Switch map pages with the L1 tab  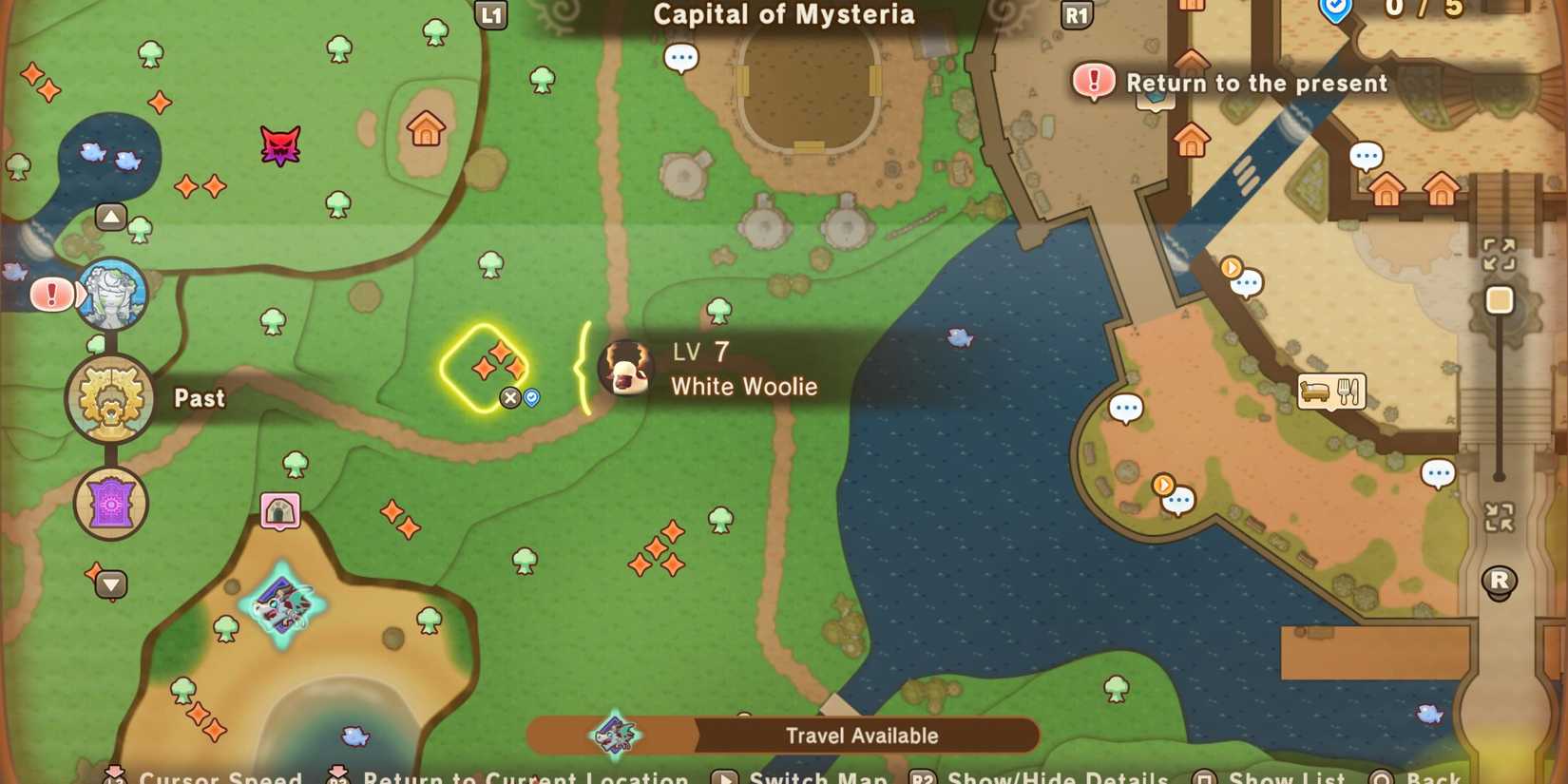[x=492, y=15]
